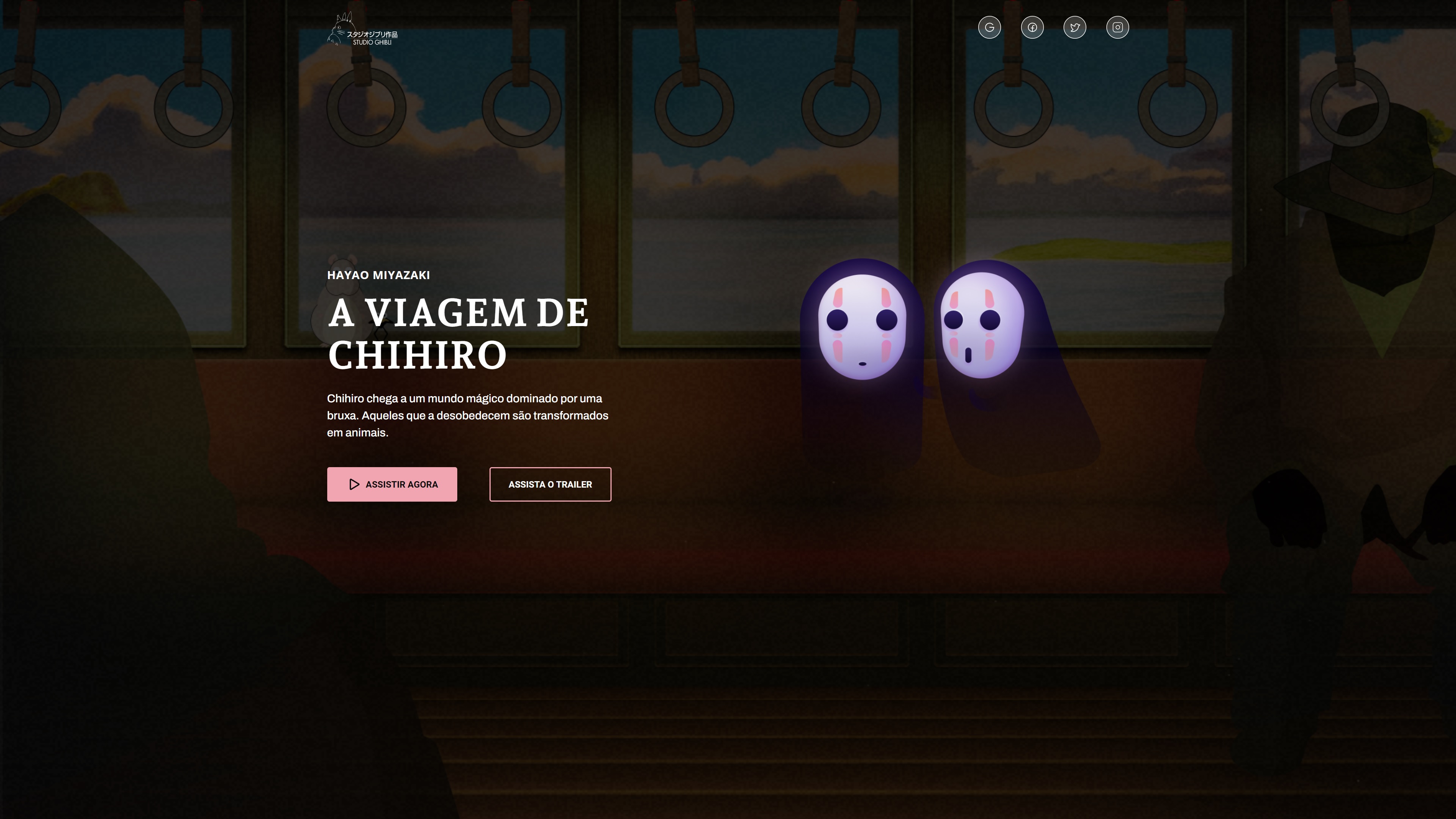The width and height of the screenshot is (1456, 819).
Task: Click the Studio Ghibli logo
Action: (x=362, y=30)
